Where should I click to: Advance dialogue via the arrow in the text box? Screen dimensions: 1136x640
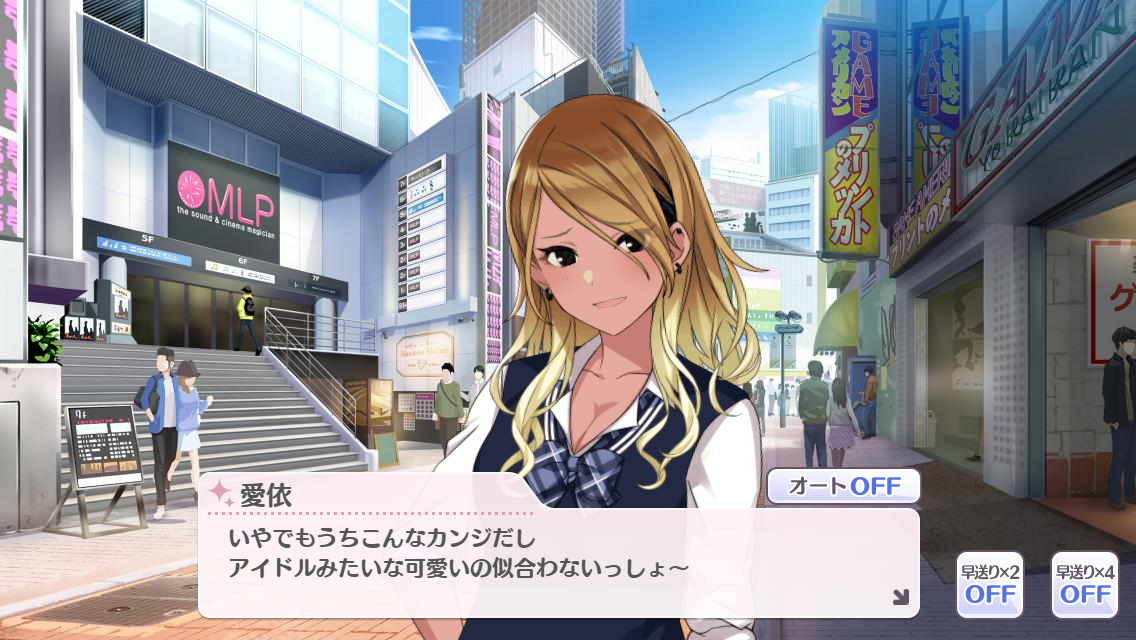click(900, 597)
